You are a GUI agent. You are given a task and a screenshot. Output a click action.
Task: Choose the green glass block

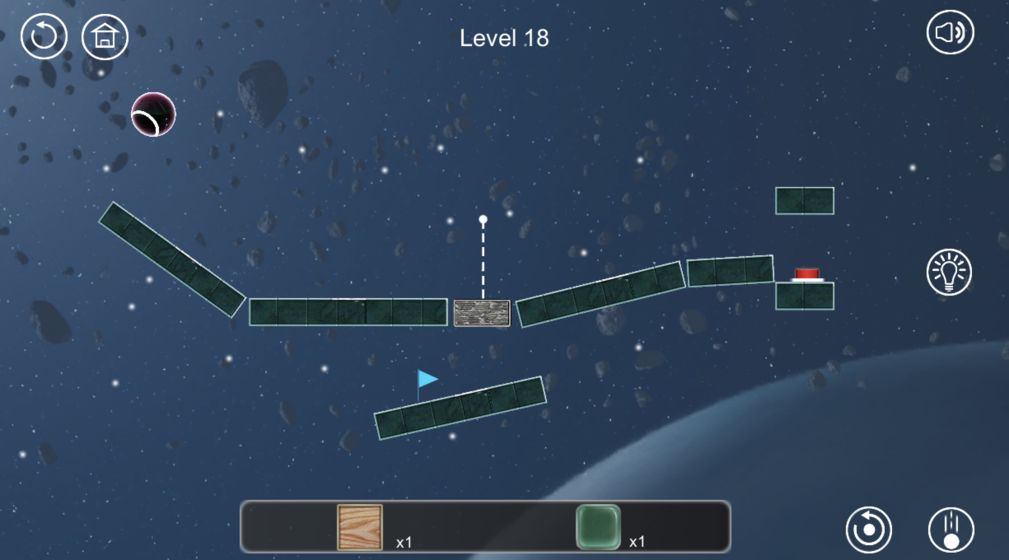click(598, 526)
